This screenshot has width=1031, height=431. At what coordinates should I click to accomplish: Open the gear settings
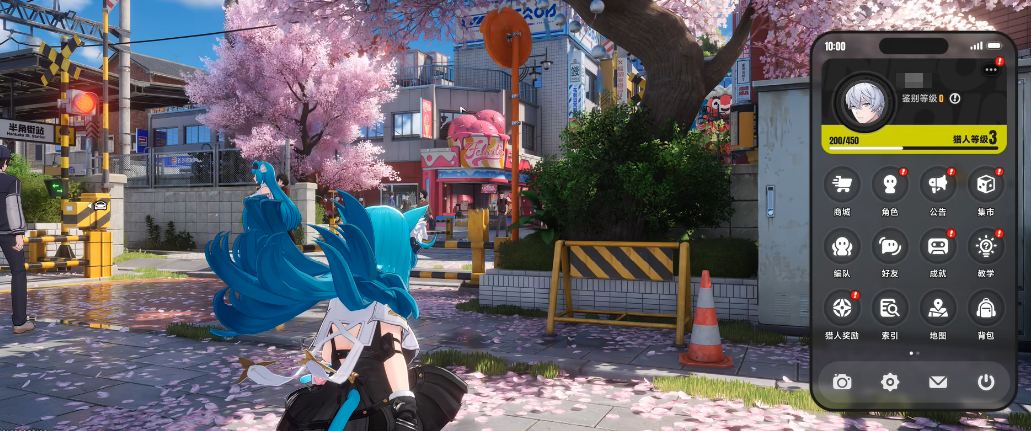coord(889,381)
